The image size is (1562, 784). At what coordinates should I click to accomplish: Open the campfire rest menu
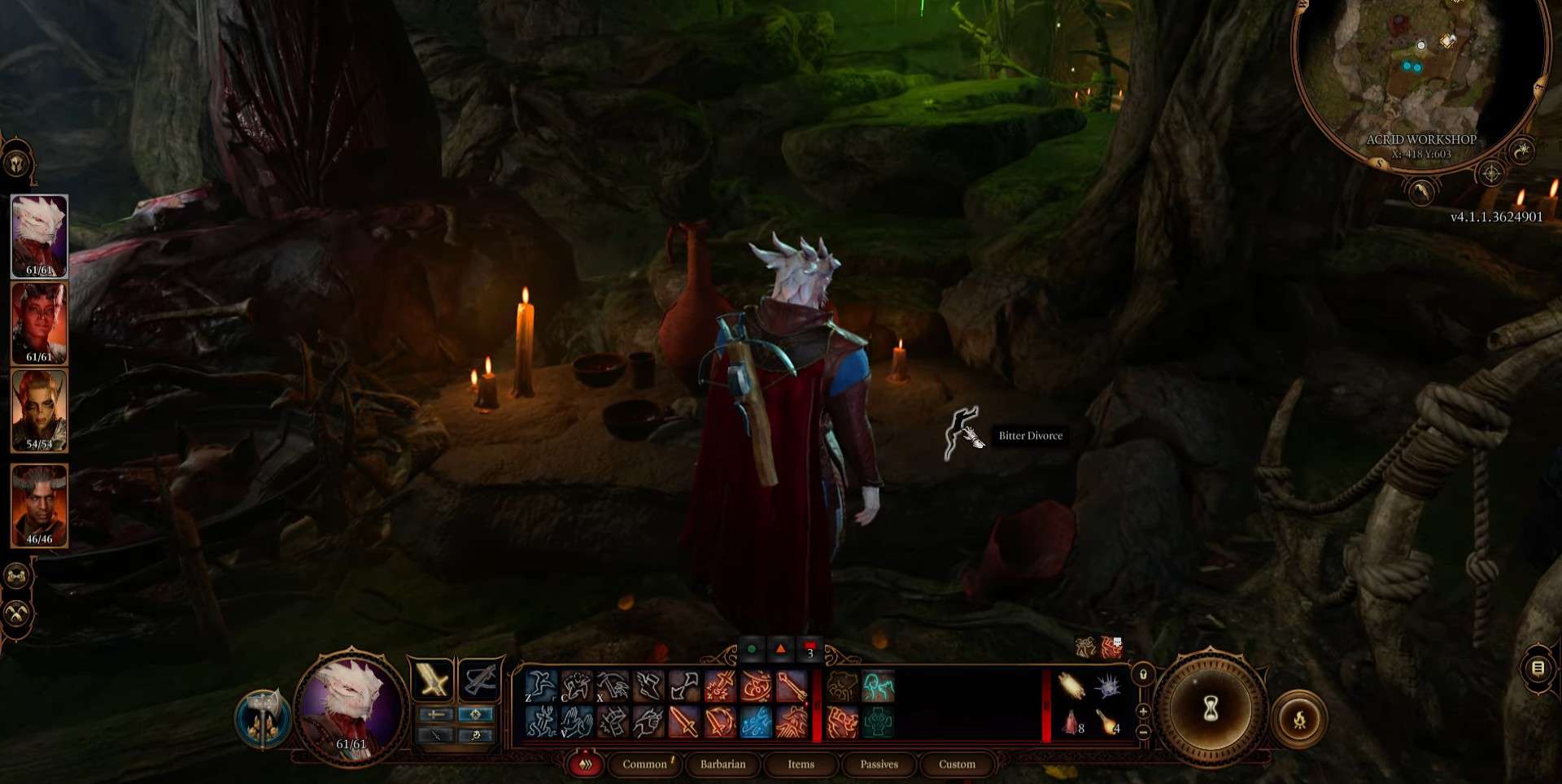tap(1299, 719)
